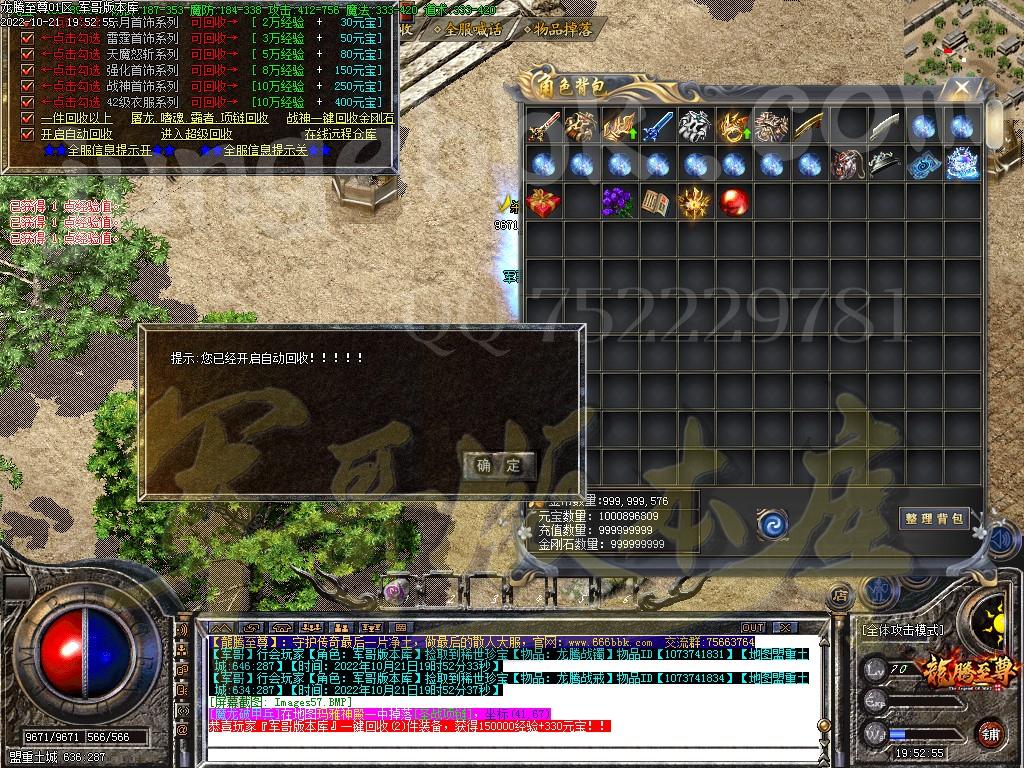Toggle the 42级衣服系列 recycle checkbox
Viewport: 1024px width, 768px height.
pos(28,102)
